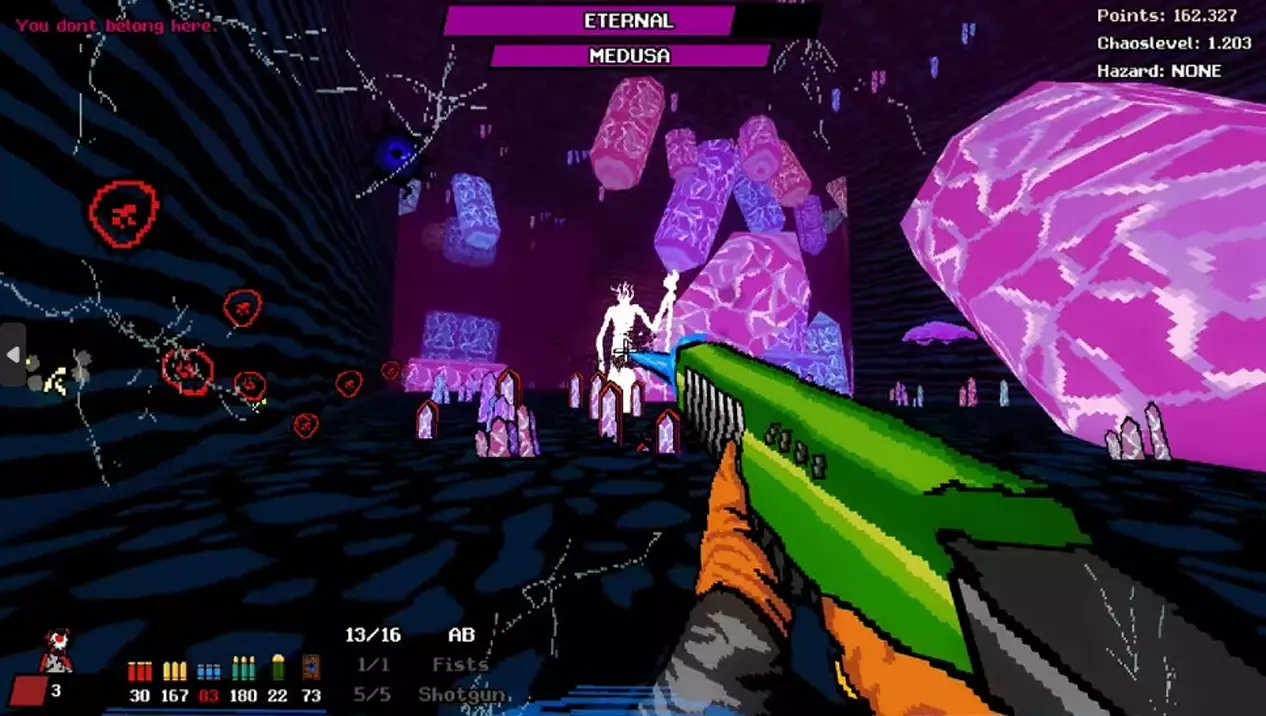This screenshot has width=1266, height=716.
Task: Choose the yellow bullets ammo icon
Action: [x=175, y=670]
